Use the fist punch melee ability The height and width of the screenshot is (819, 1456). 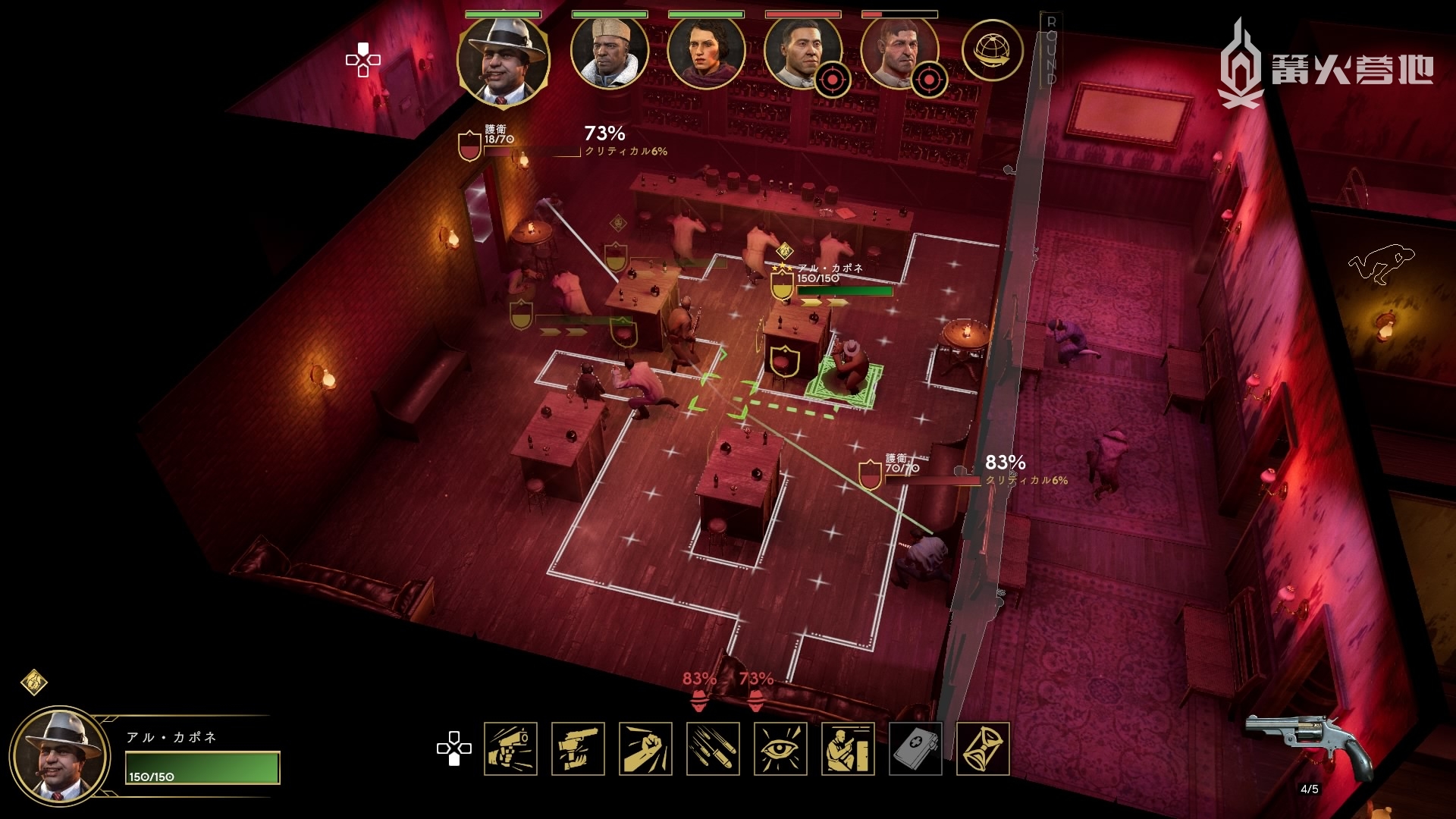pos(645,749)
